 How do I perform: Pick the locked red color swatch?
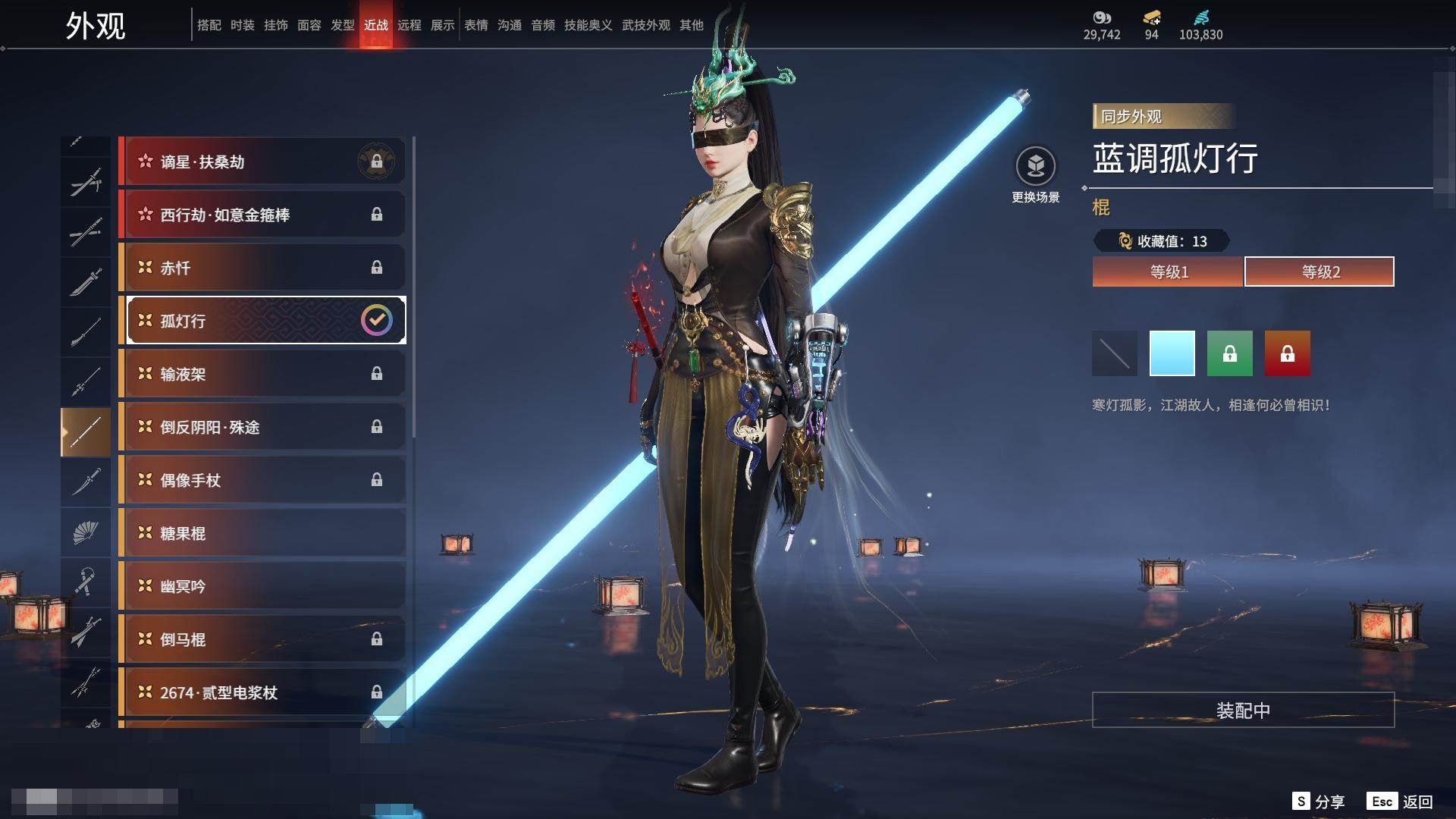tap(1288, 353)
